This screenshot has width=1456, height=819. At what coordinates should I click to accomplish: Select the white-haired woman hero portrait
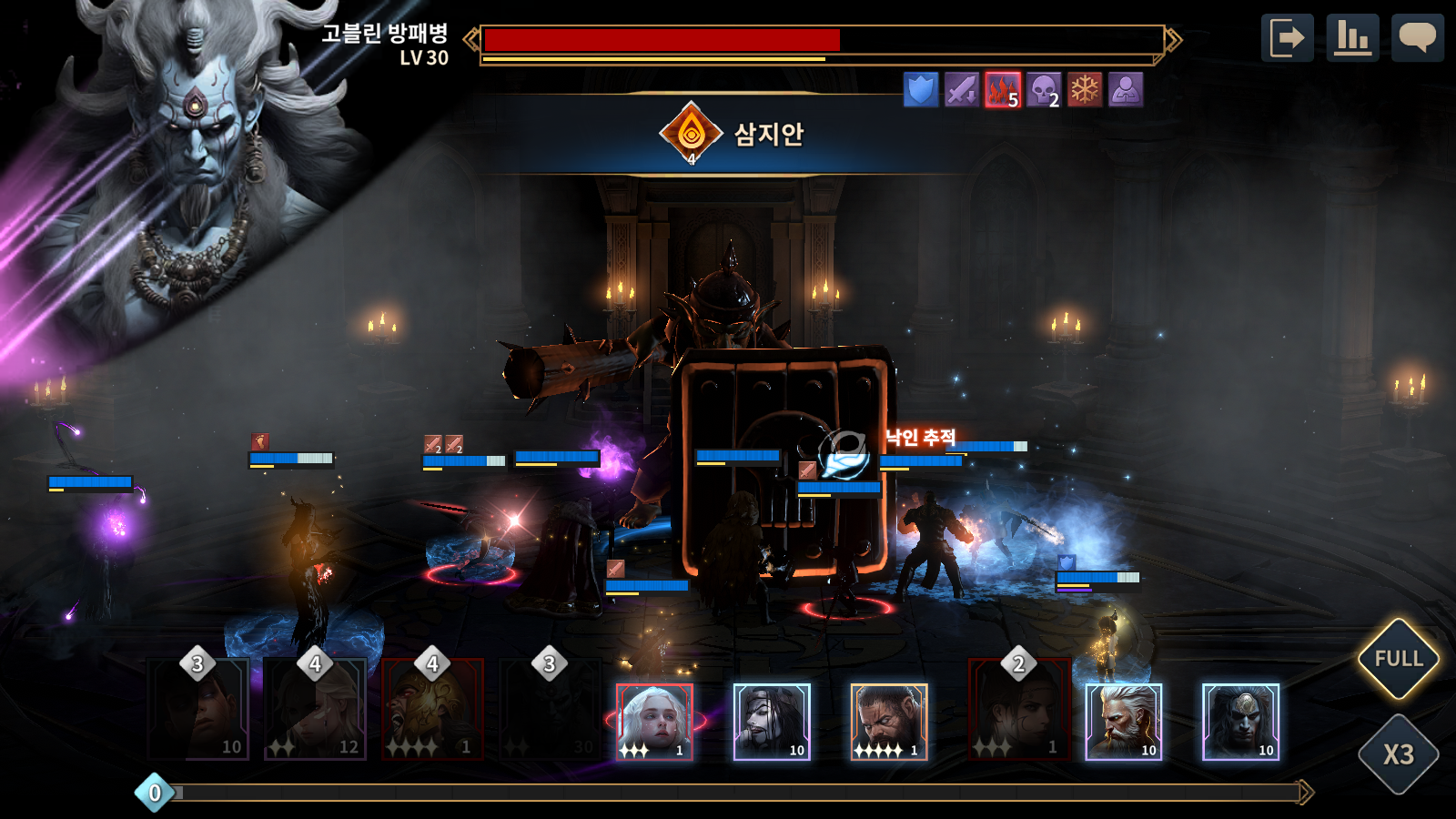point(654,722)
